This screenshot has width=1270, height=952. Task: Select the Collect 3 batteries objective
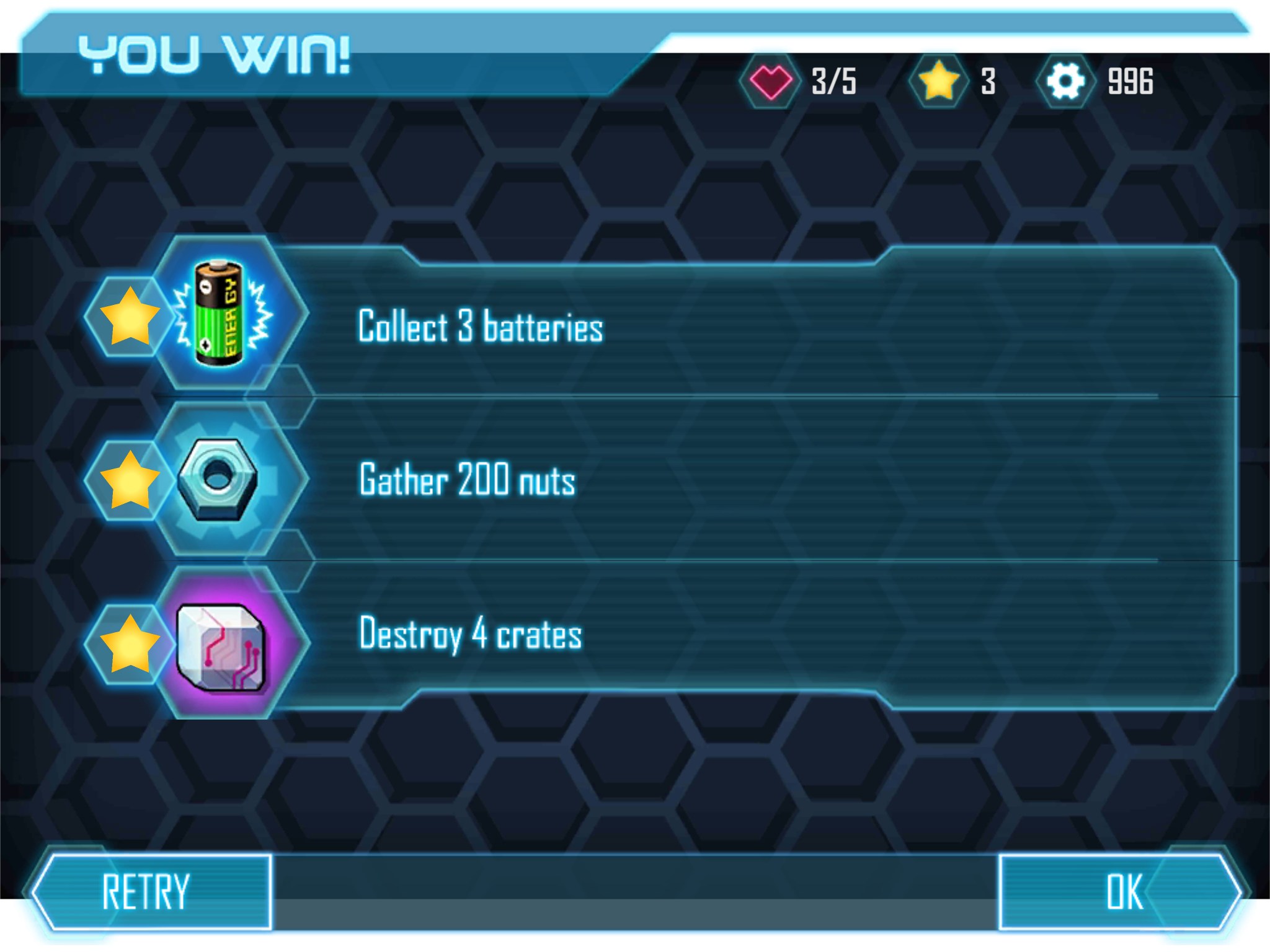click(x=481, y=326)
